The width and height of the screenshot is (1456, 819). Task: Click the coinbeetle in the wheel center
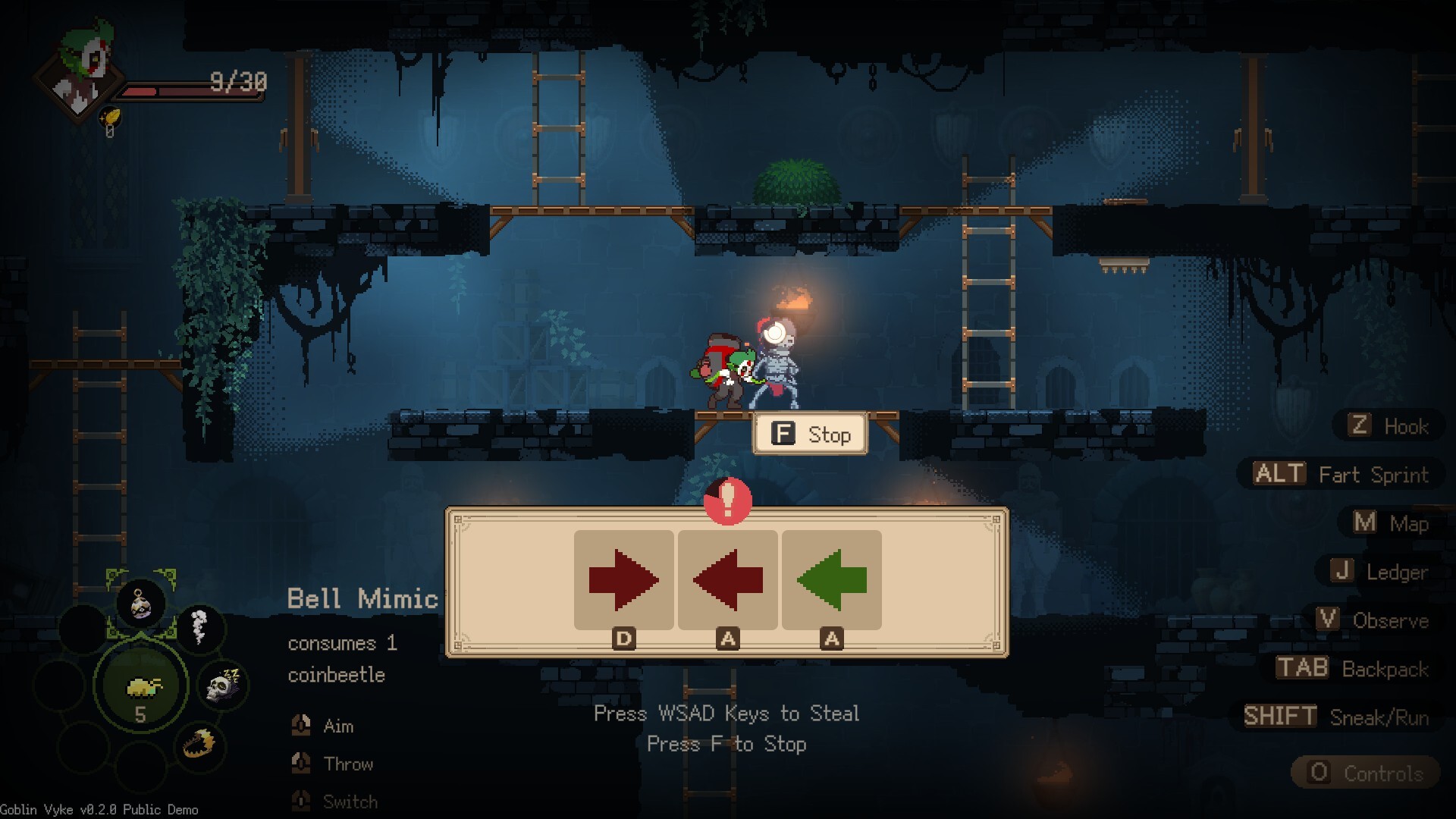142,687
